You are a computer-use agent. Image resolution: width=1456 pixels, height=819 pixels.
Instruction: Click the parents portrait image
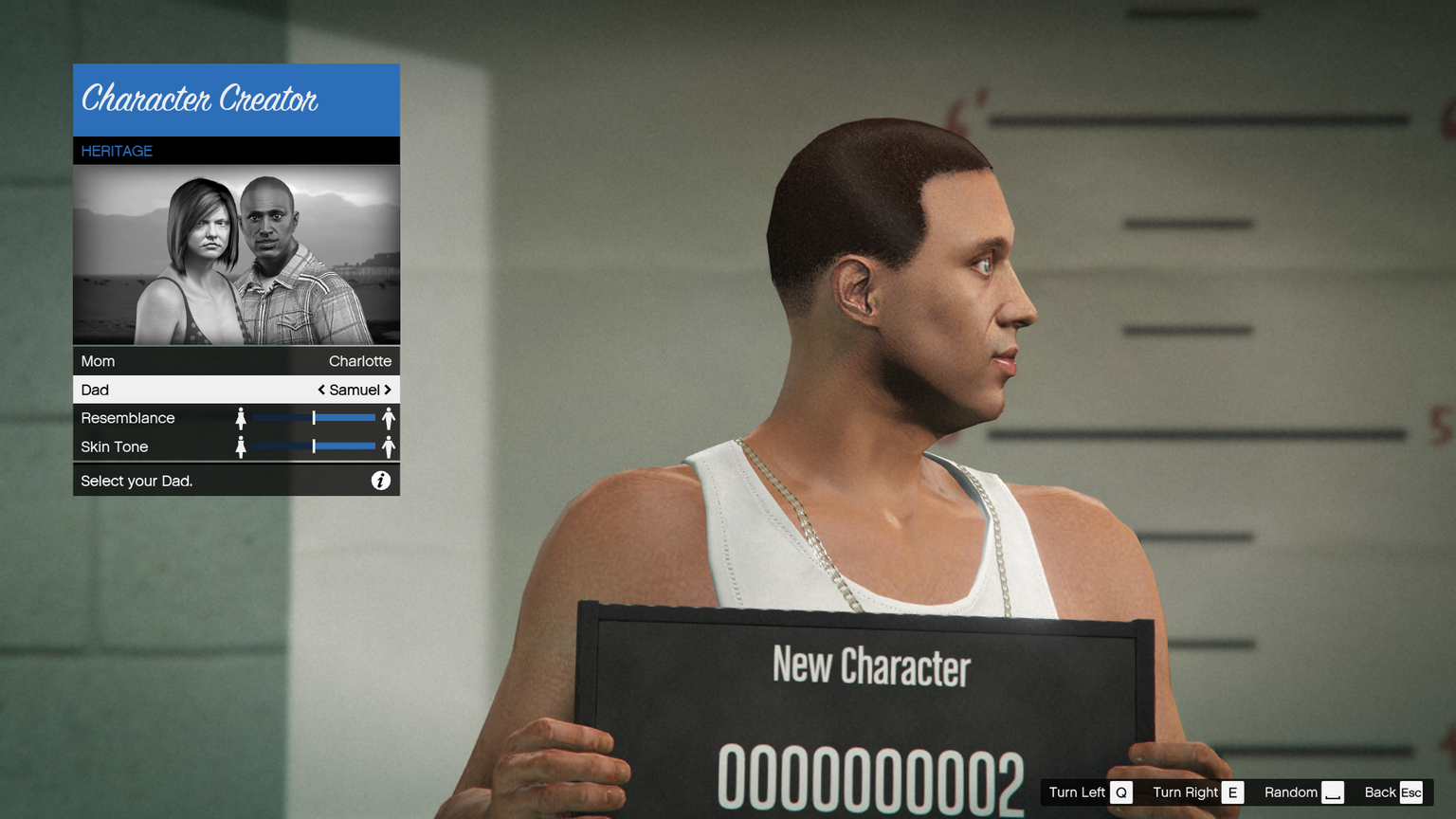coord(236,255)
